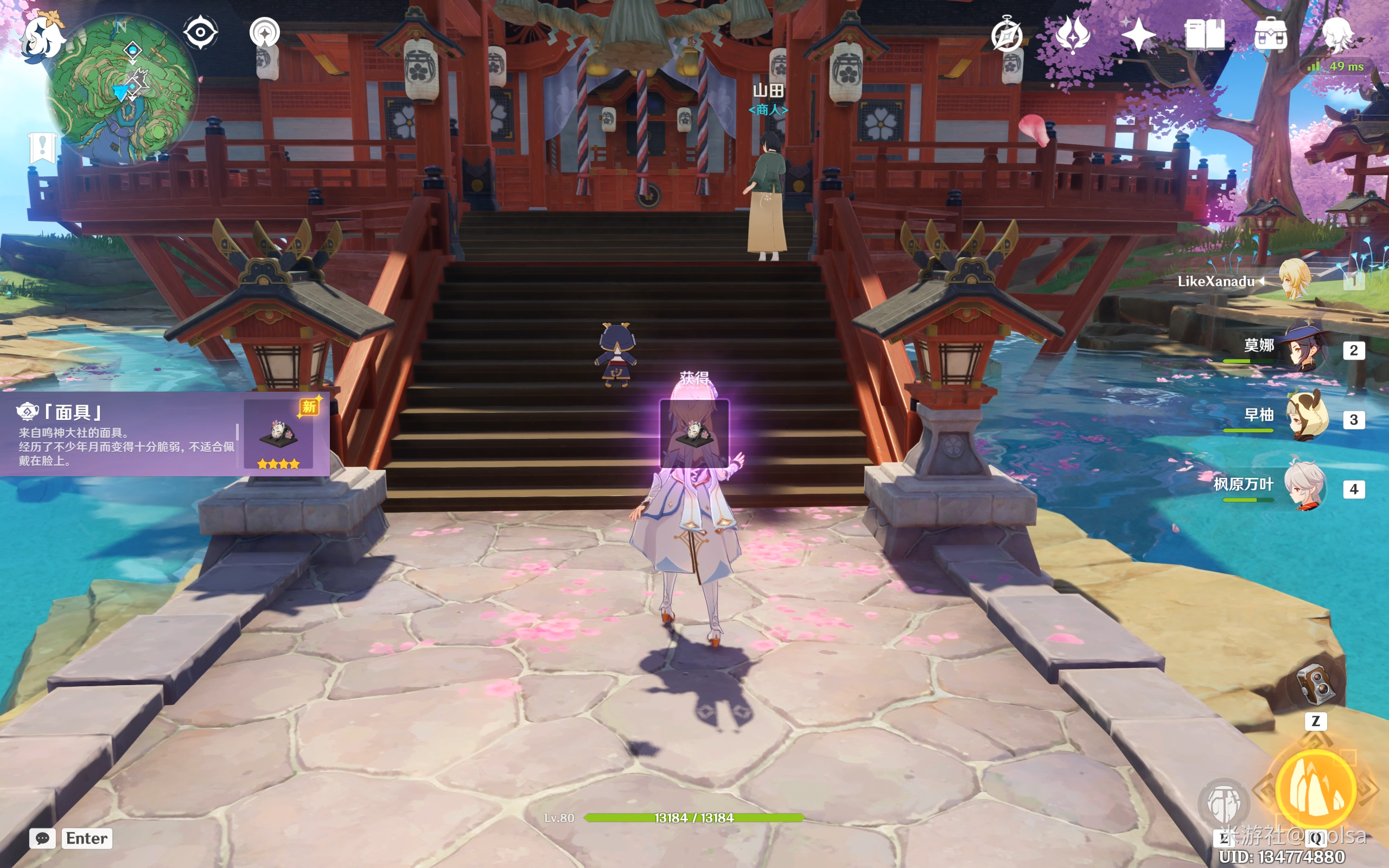Click the eye-shaped icon beside the minimap
The width and height of the screenshot is (1389, 868).
point(200,32)
